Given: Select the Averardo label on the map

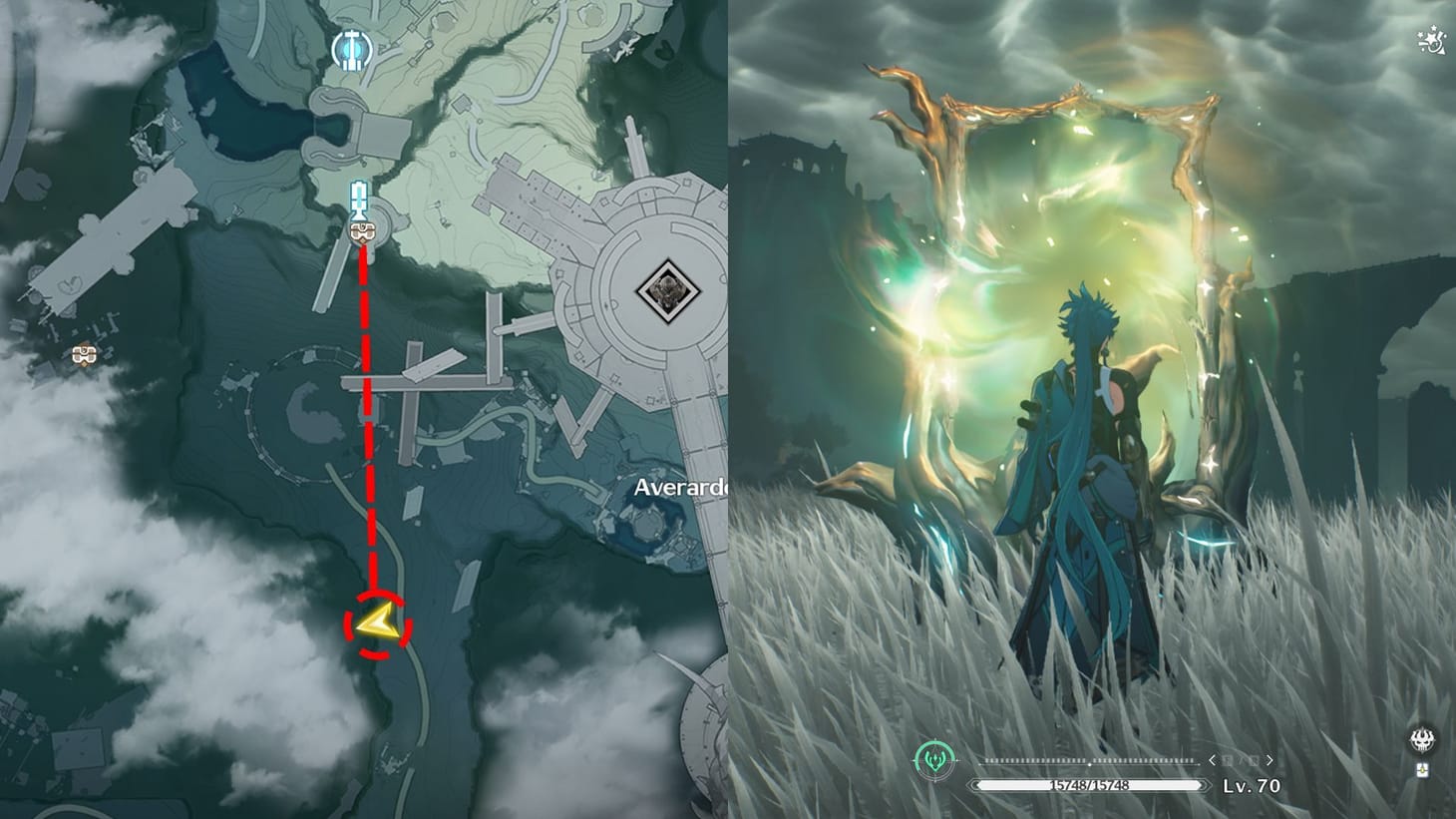Looking at the screenshot, I should coord(682,487).
